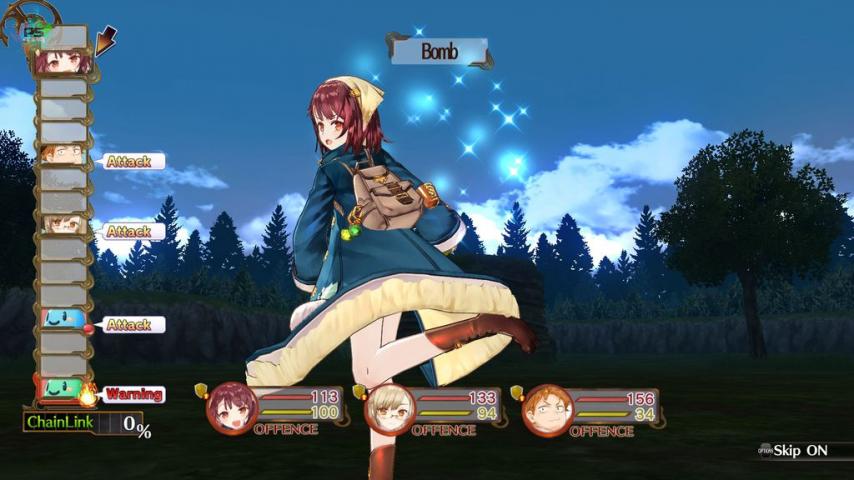Choose the blonde girl's turn order portrait
Screen dimensions: 854x480
[62, 226]
